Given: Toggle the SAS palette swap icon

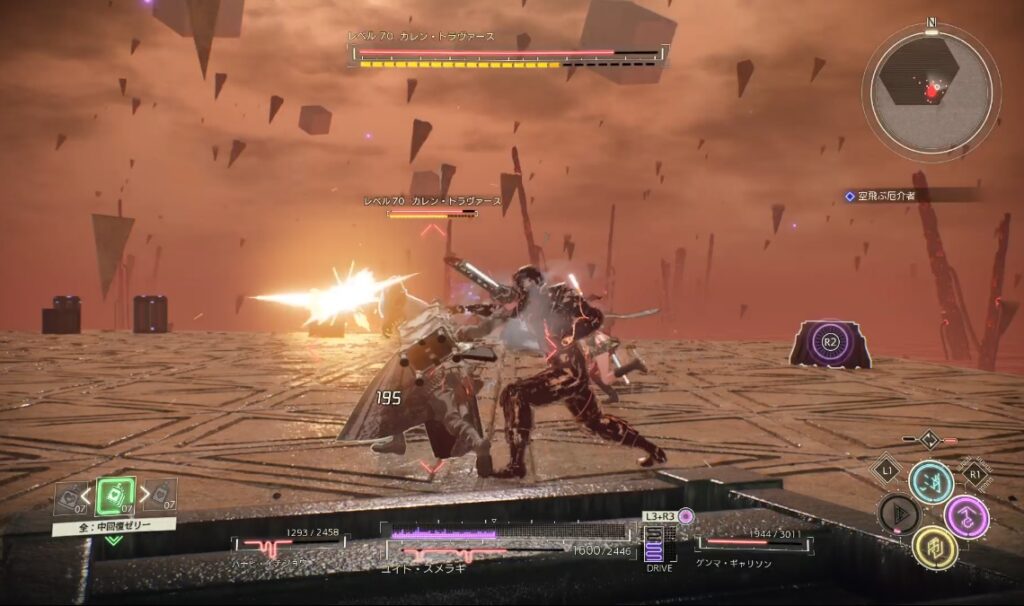Looking at the screenshot, I should [x=929, y=439].
